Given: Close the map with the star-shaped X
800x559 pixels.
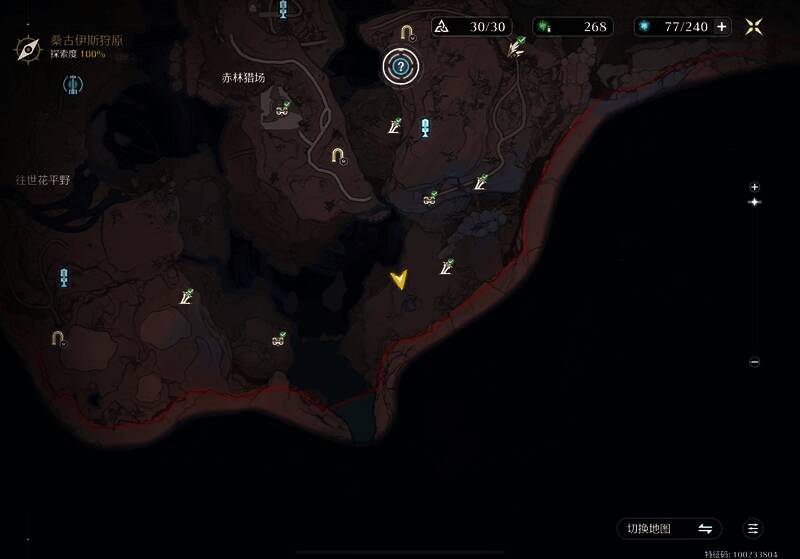Looking at the screenshot, I should point(755,27).
